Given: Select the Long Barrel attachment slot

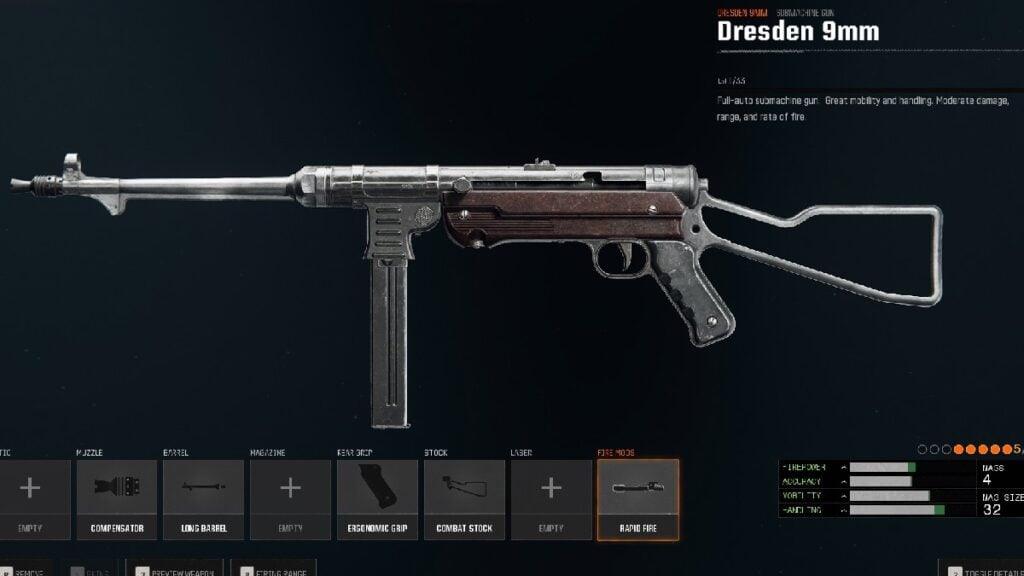Looking at the screenshot, I should click(x=204, y=499).
